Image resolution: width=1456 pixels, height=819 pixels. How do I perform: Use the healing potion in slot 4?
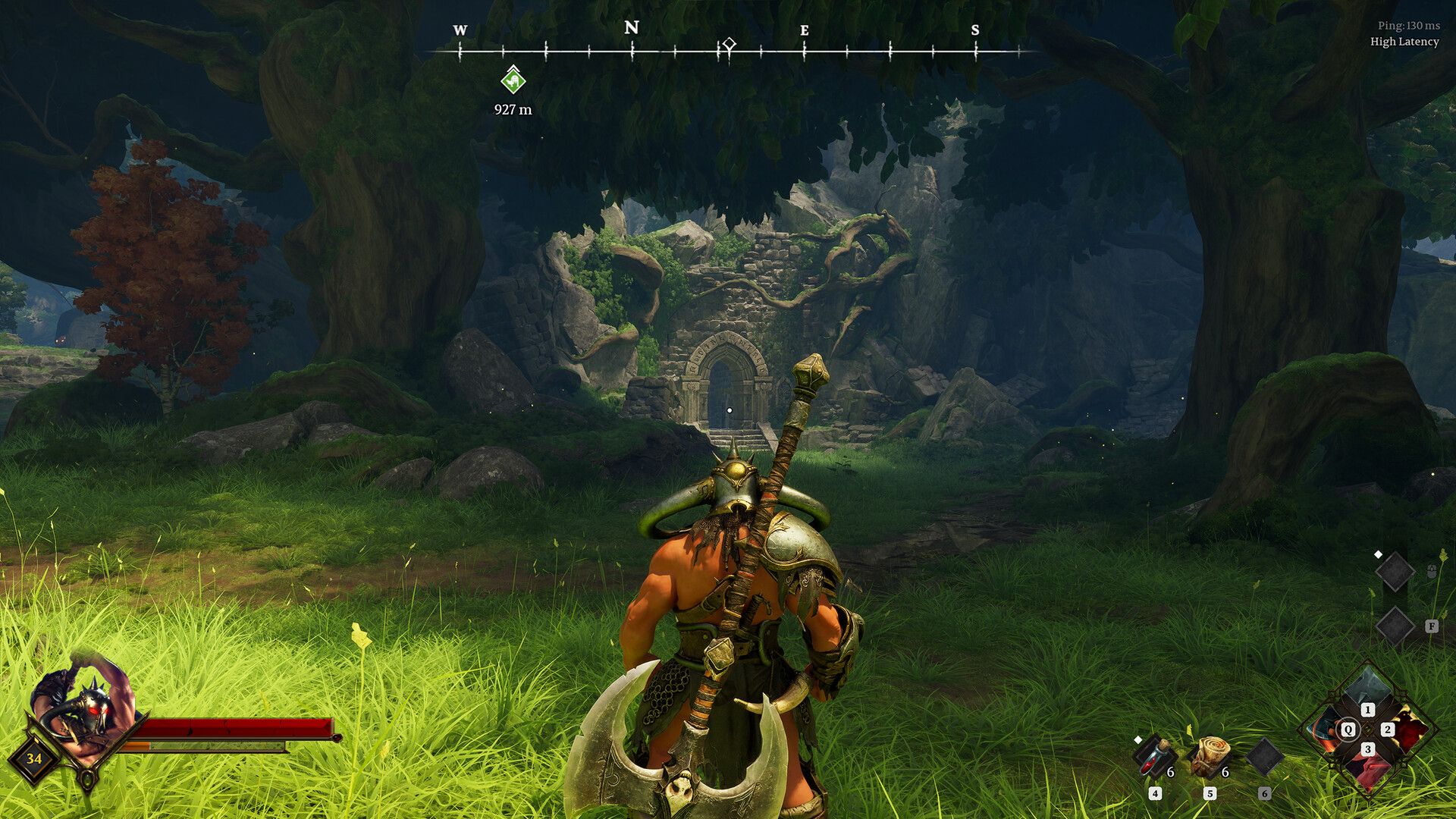[1153, 757]
